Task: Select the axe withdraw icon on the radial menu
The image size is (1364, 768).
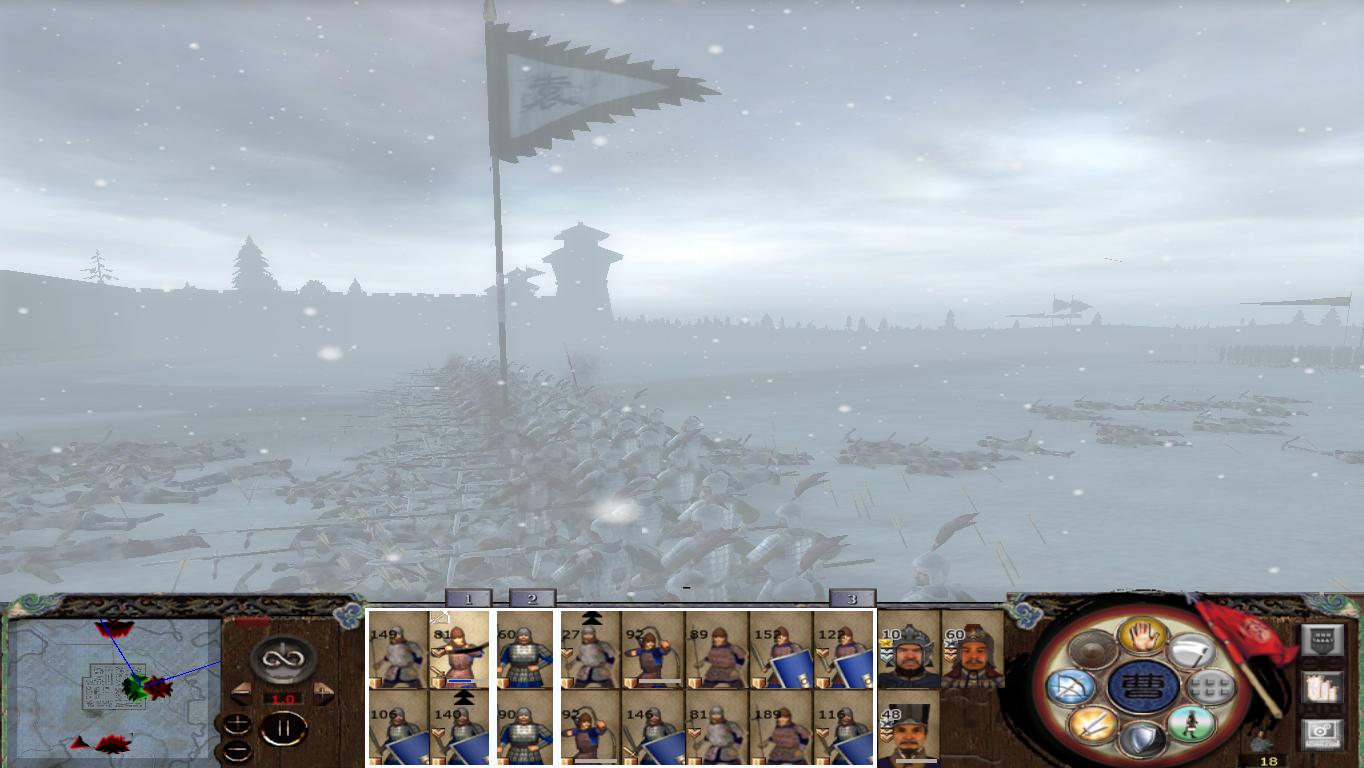Action: coord(1193,652)
